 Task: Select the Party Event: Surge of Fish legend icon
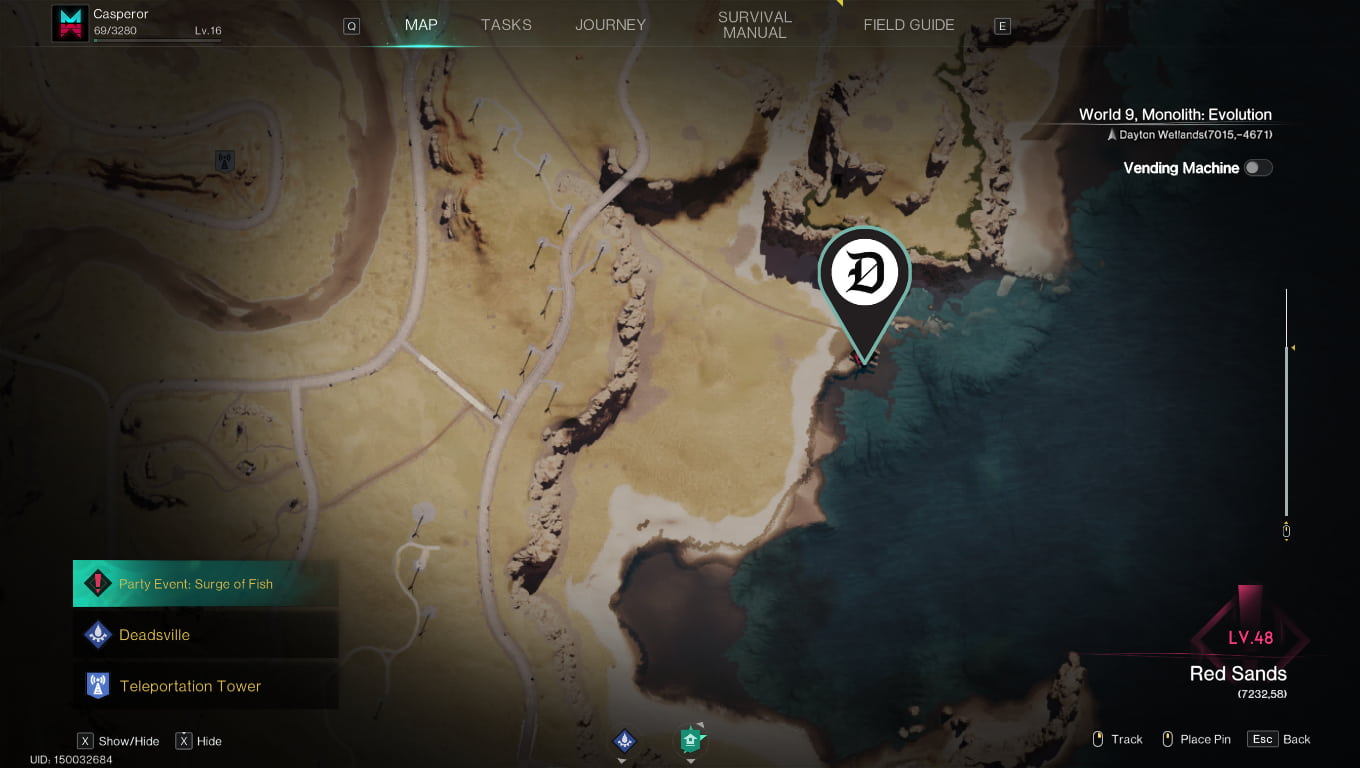(x=97, y=583)
